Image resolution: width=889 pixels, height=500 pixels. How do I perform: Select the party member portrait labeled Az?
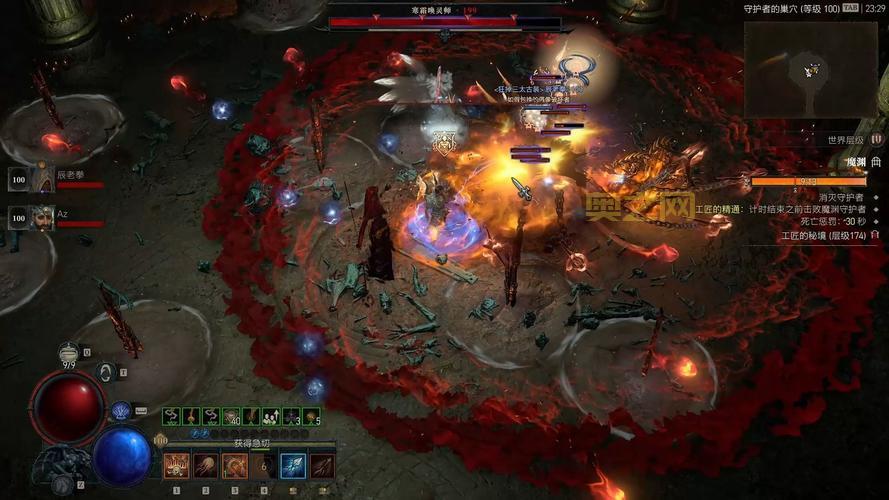click(x=43, y=217)
